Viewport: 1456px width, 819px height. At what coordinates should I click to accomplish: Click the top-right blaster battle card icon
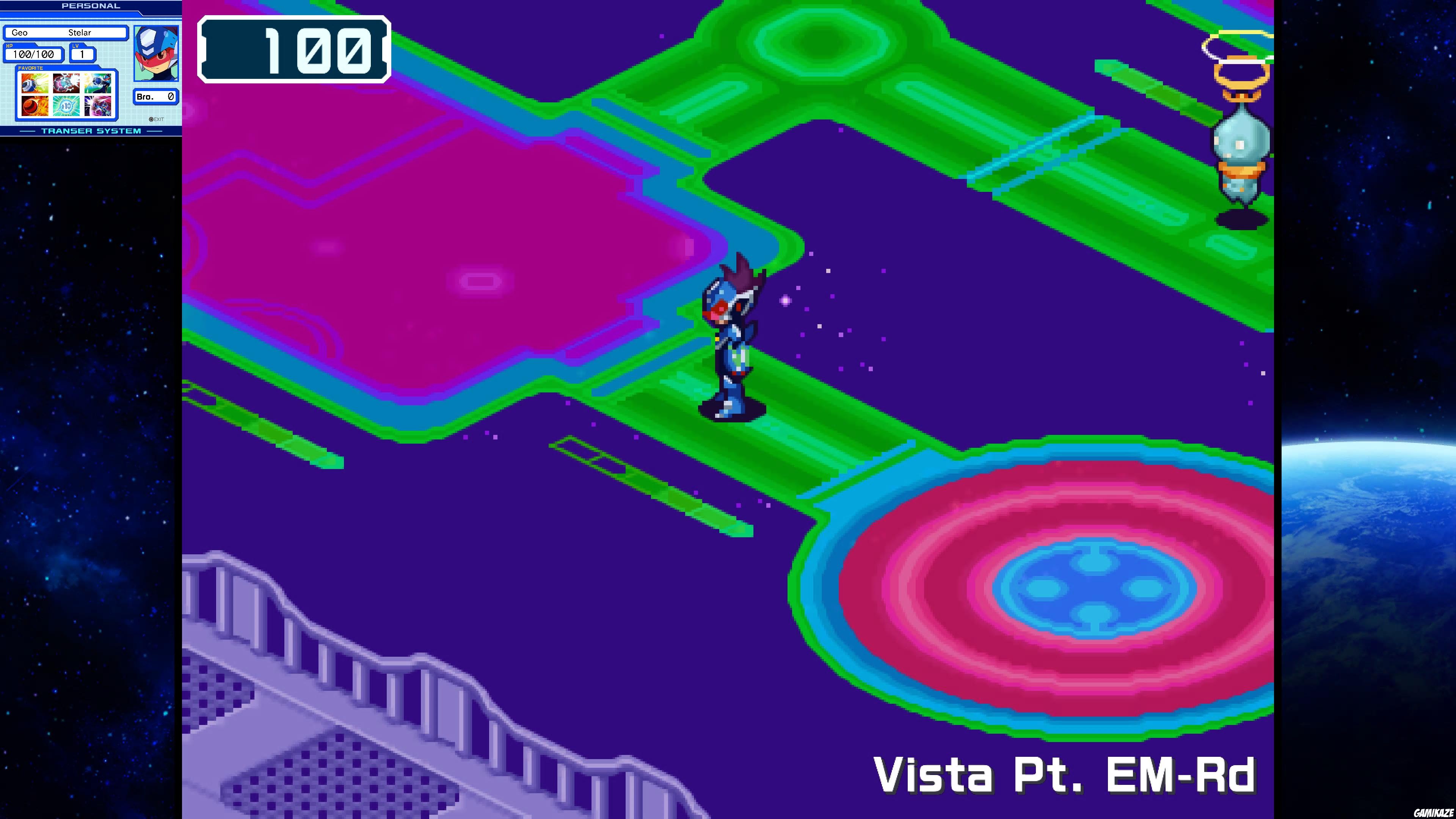coord(98,84)
